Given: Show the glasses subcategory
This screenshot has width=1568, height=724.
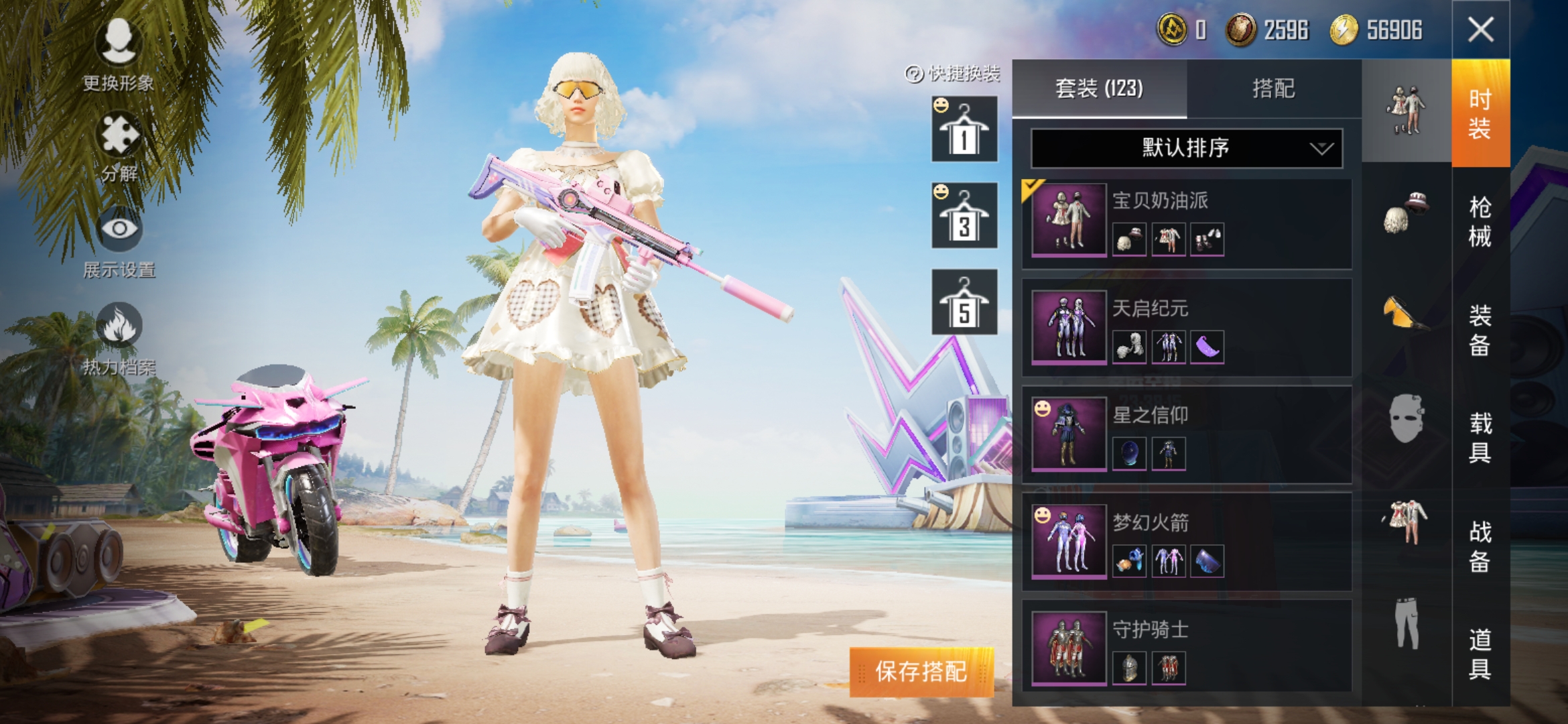Looking at the screenshot, I should 1406,314.
